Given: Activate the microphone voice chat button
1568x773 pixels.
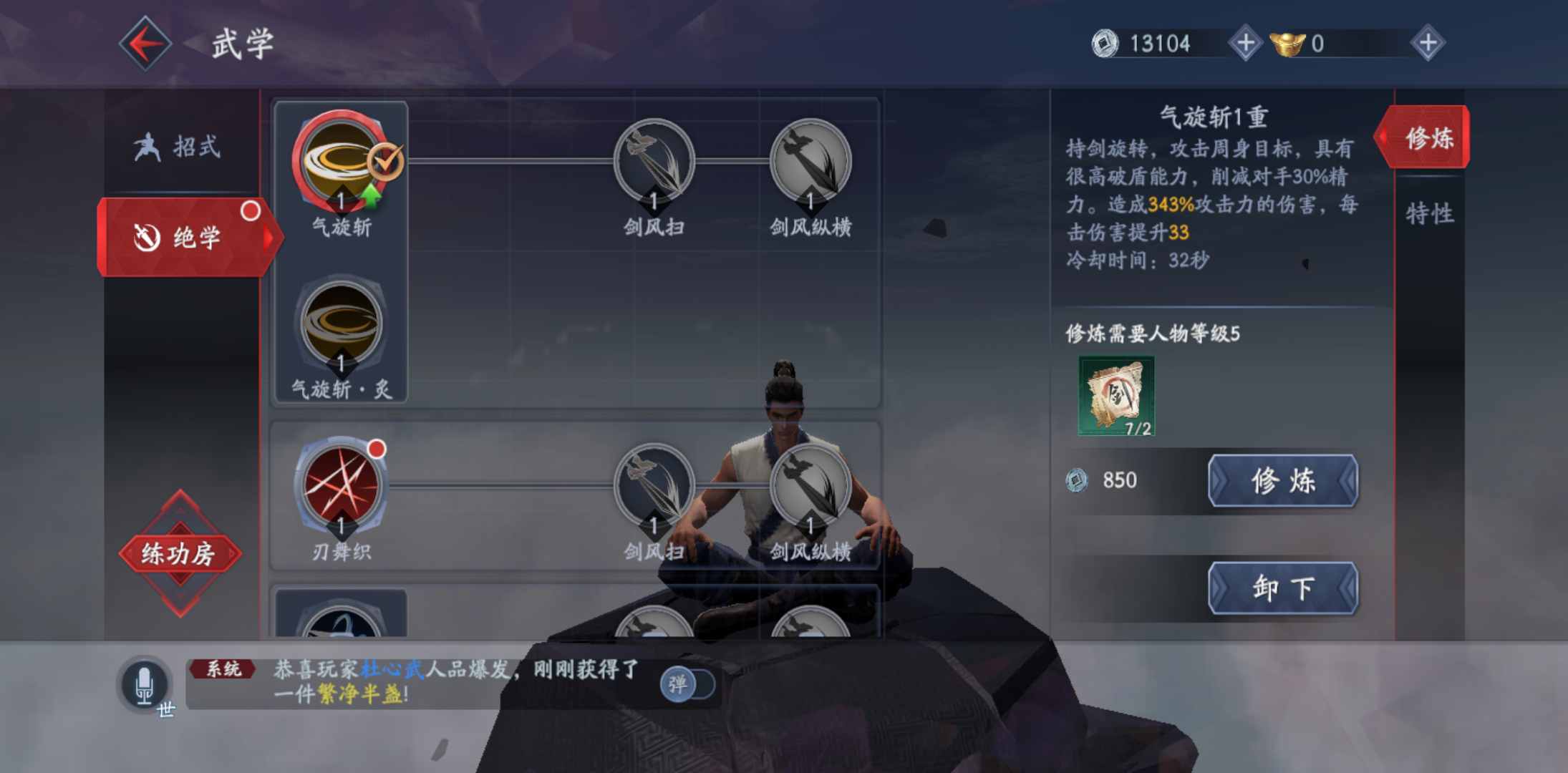Looking at the screenshot, I should click(145, 684).
